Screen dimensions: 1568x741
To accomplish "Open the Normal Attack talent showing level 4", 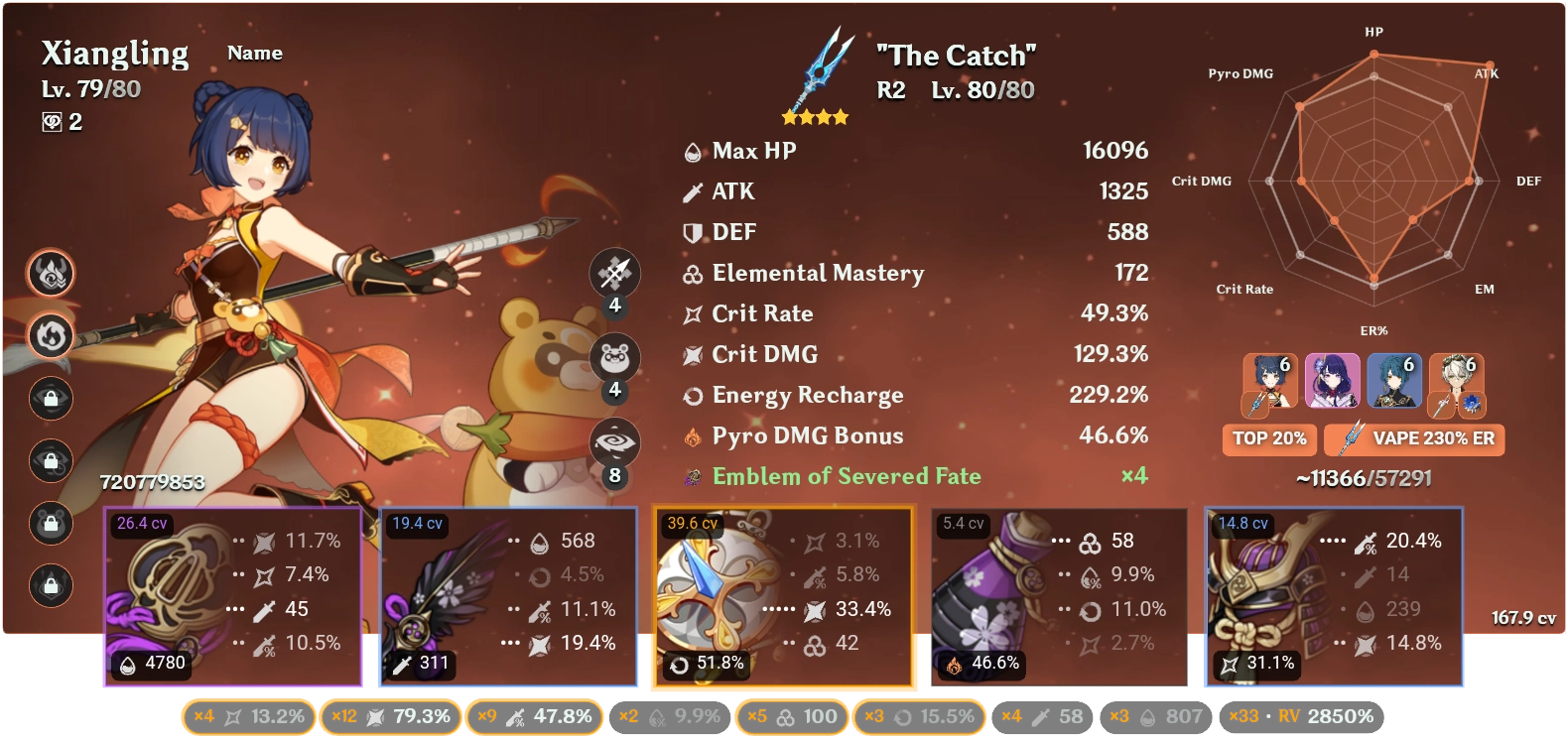I will point(615,274).
